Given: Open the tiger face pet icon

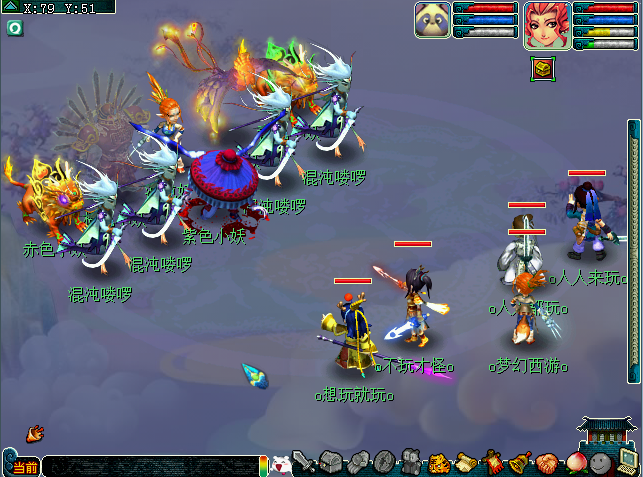Looking at the screenshot, I should coord(438,462).
